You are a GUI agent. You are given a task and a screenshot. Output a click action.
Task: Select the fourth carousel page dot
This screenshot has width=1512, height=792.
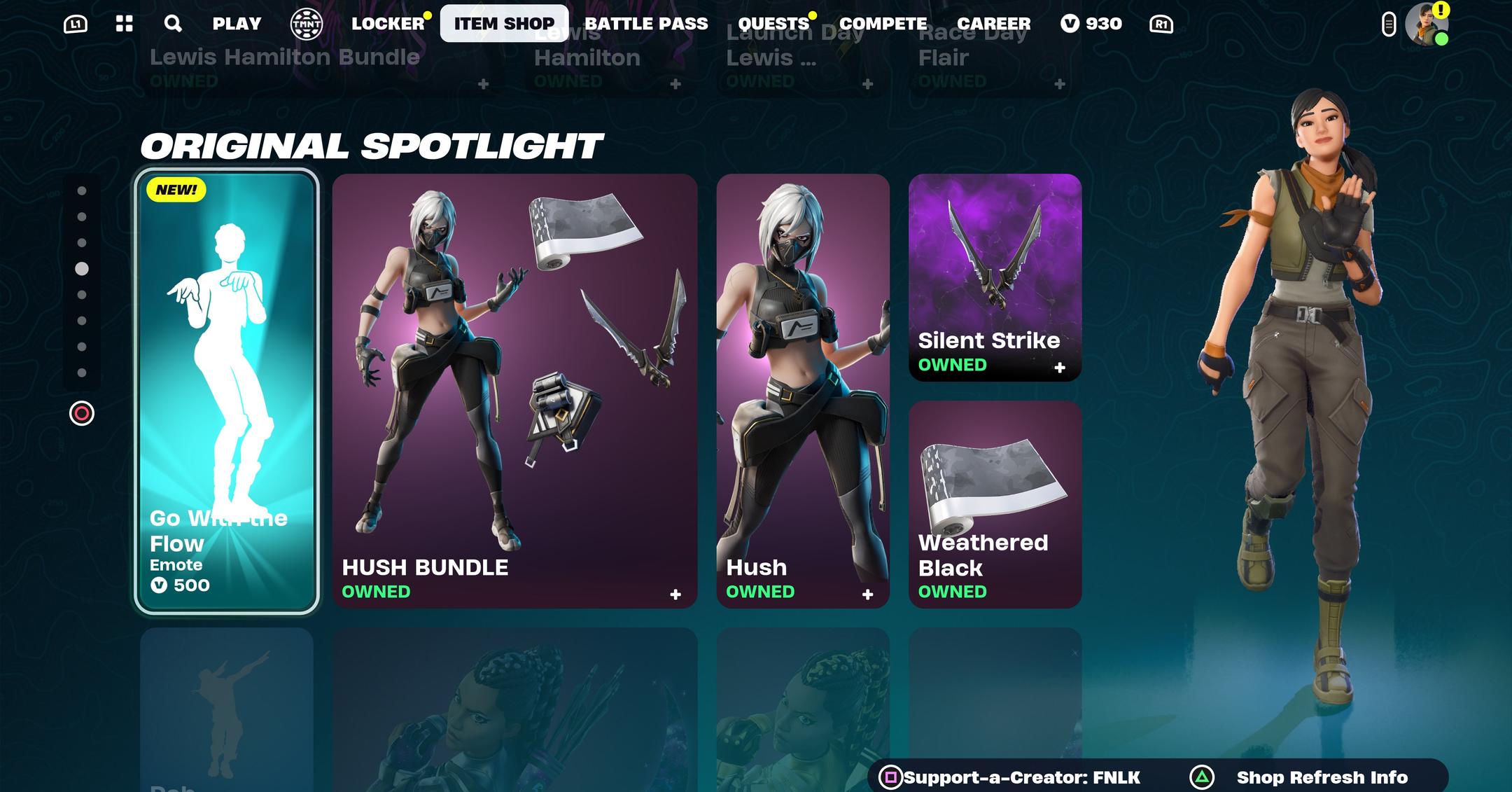(83, 267)
